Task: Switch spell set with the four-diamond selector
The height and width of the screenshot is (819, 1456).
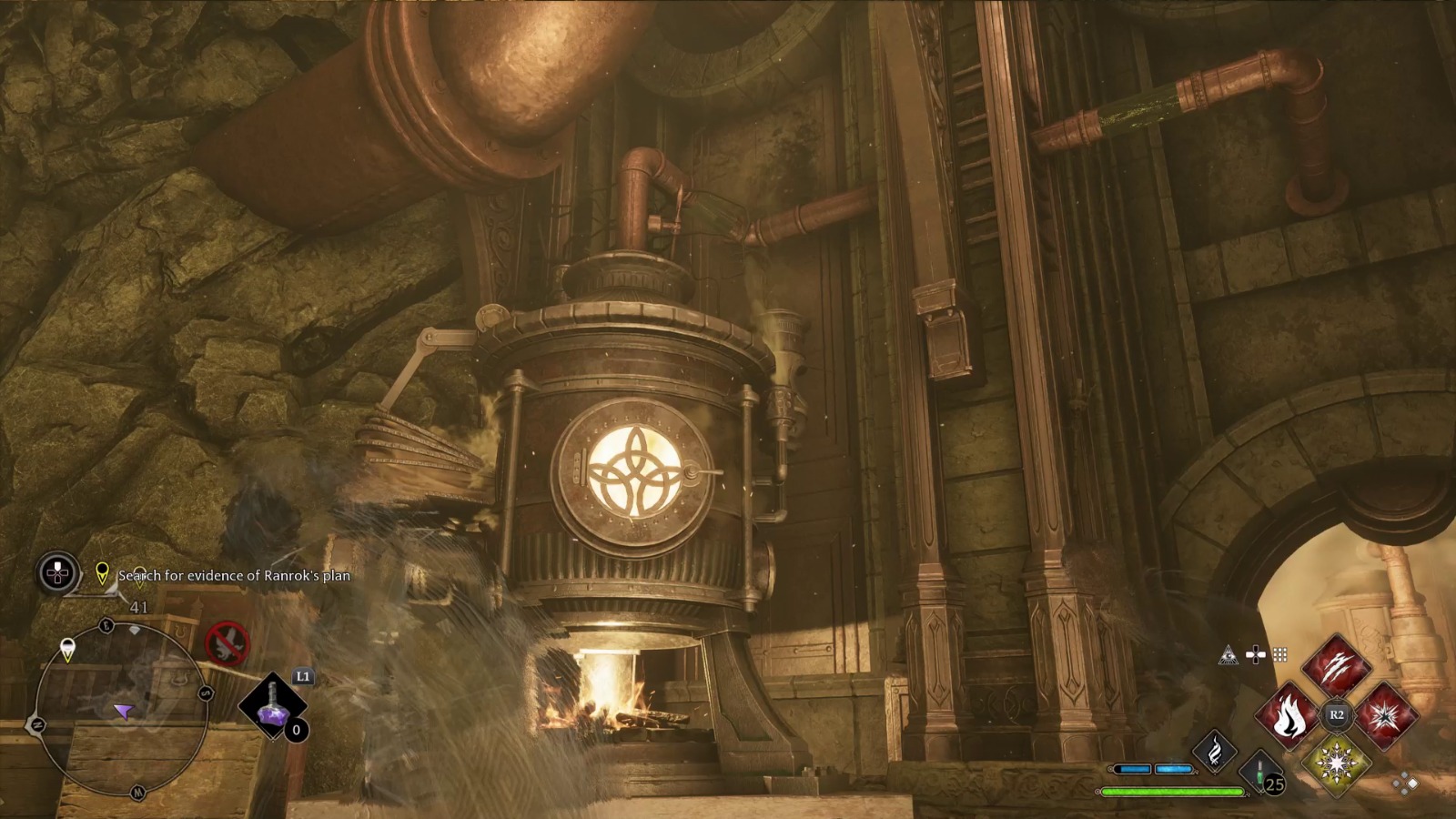Action: (x=1406, y=784)
